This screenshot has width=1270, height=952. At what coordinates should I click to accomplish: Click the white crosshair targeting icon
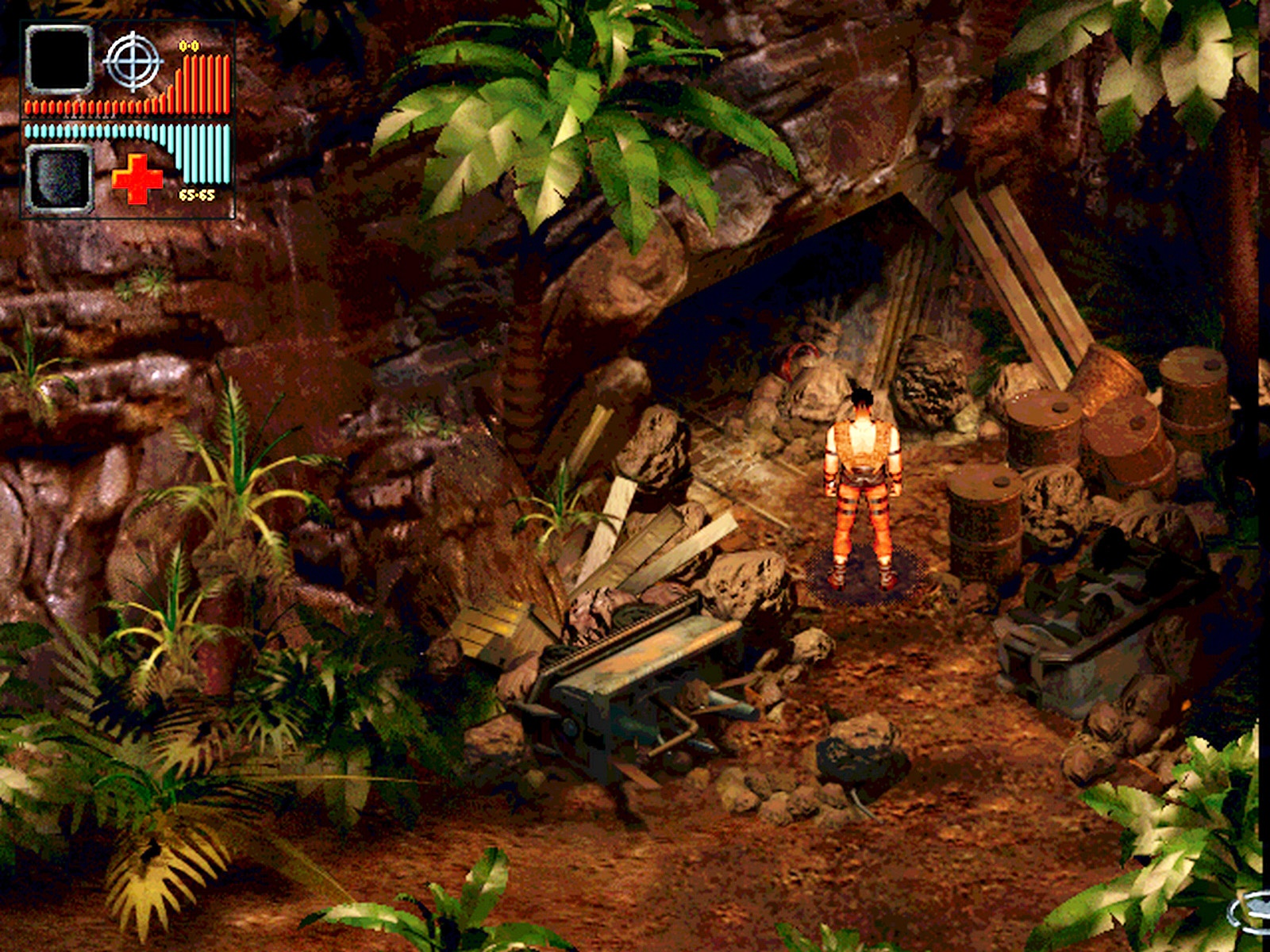133,60
